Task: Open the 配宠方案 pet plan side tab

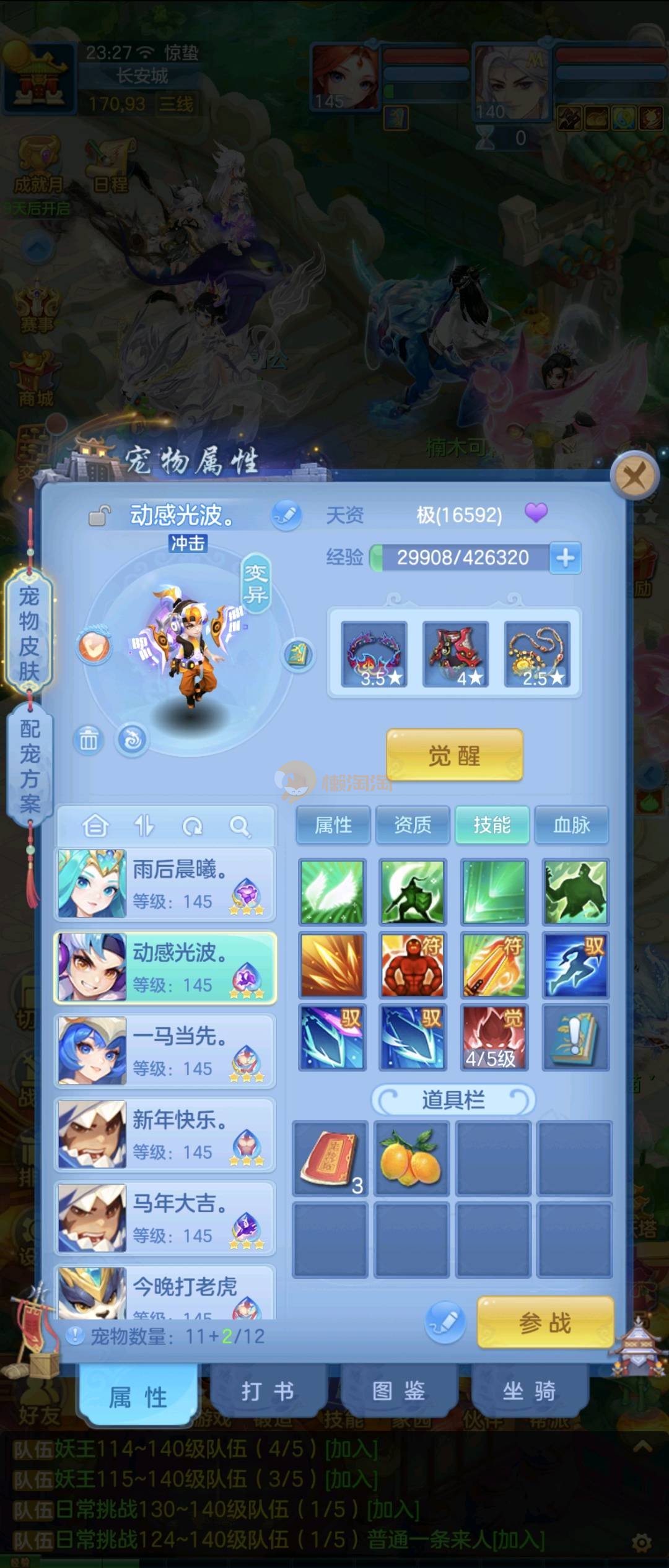Action: [x=28, y=765]
